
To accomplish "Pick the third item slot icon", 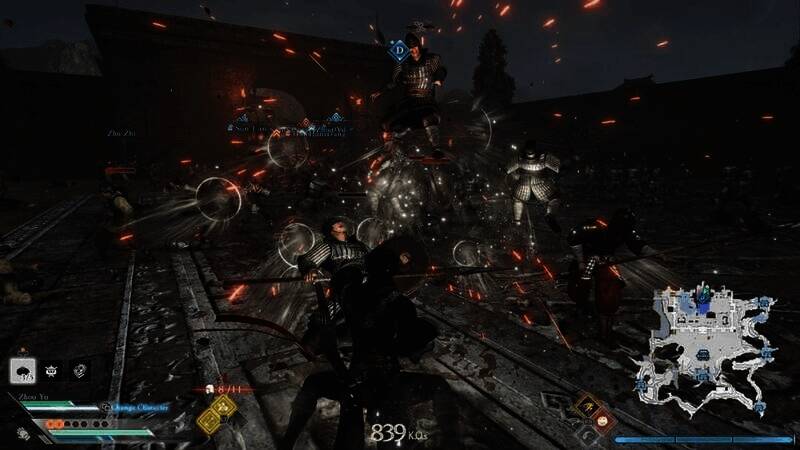I will 79,370.
